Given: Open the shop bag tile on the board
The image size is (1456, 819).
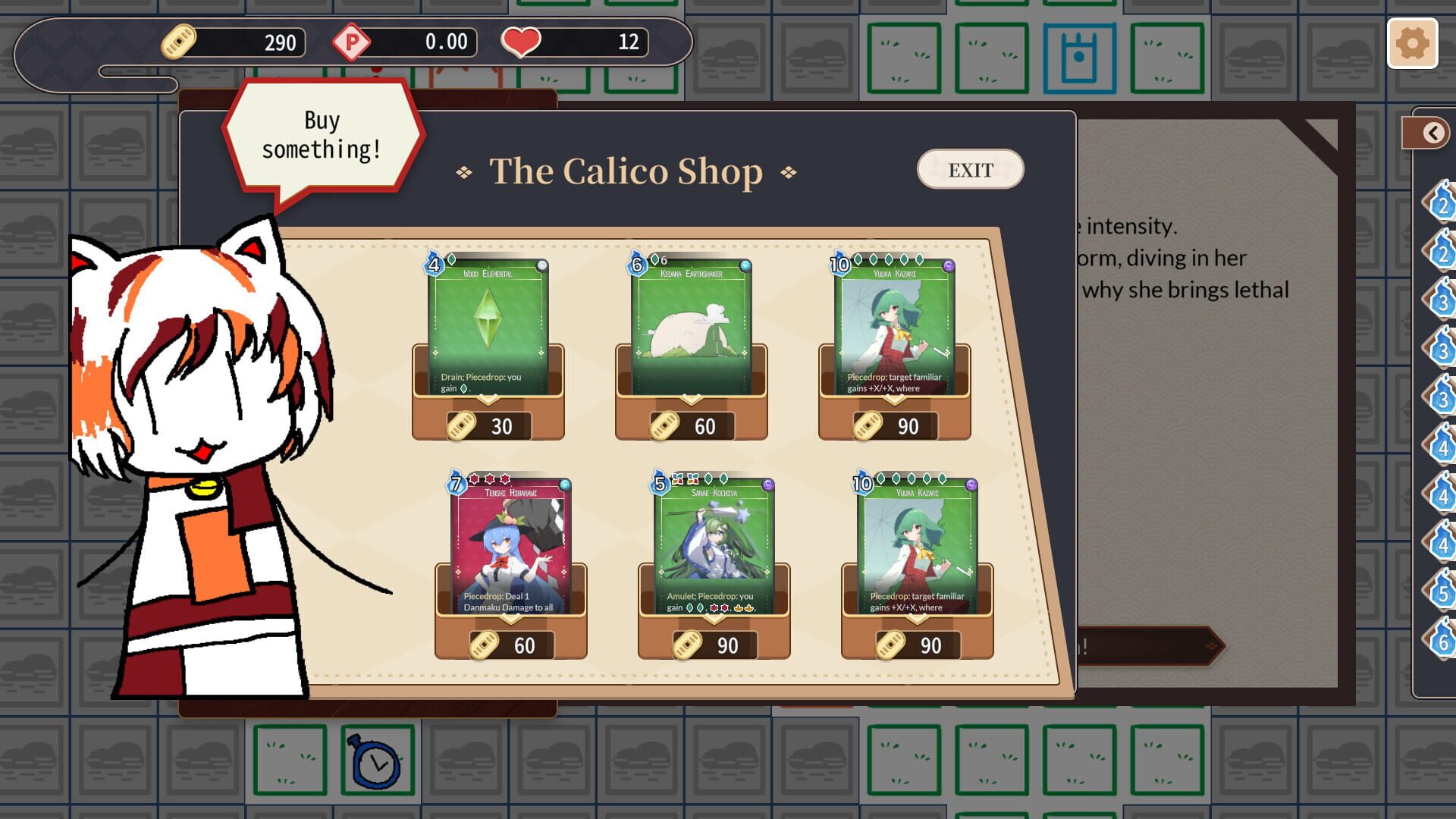Looking at the screenshot, I should [1080, 58].
